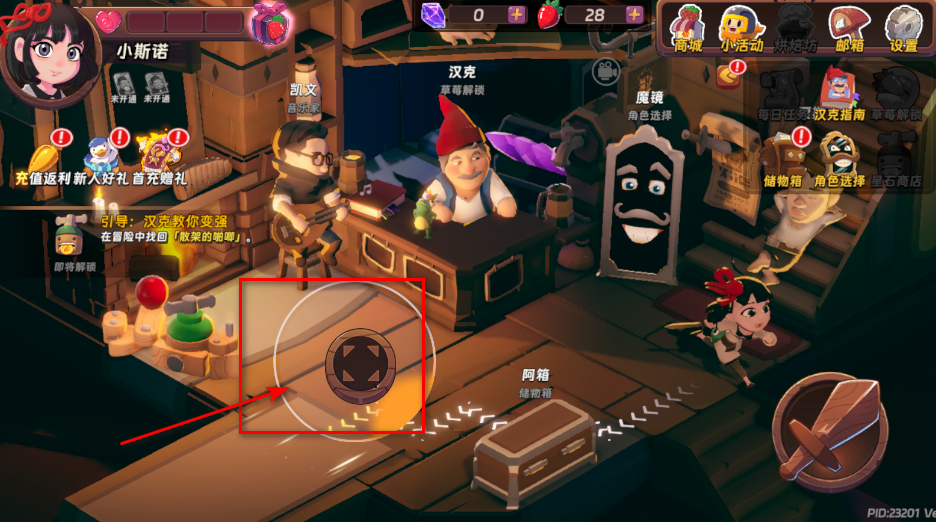Viewport: 936px width, 522px height.
Task: Toggle the video camera icon
Action: pyautogui.click(x=603, y=72)
